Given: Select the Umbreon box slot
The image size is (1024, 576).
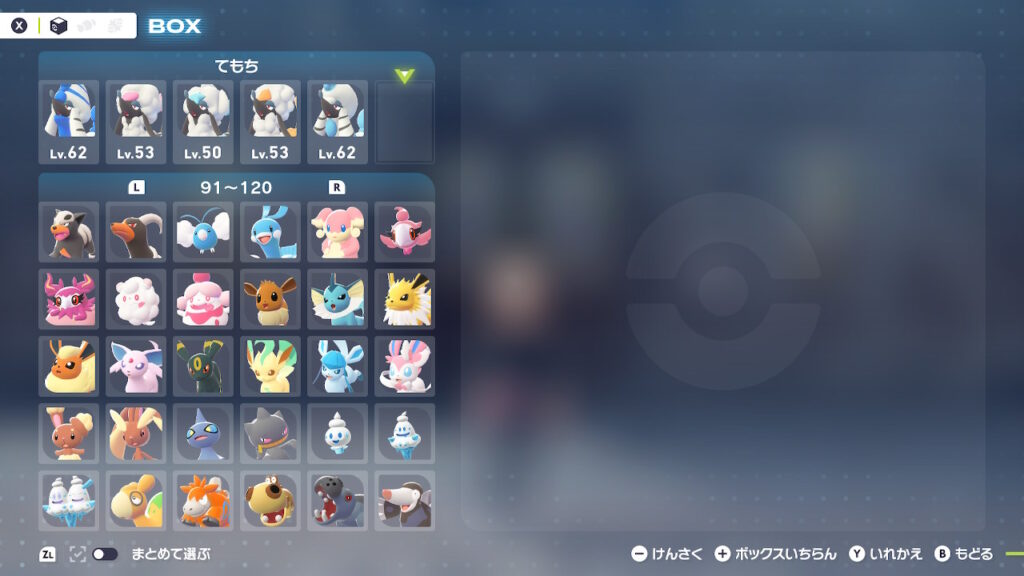Looking at the screenshot, I should 203,366.
